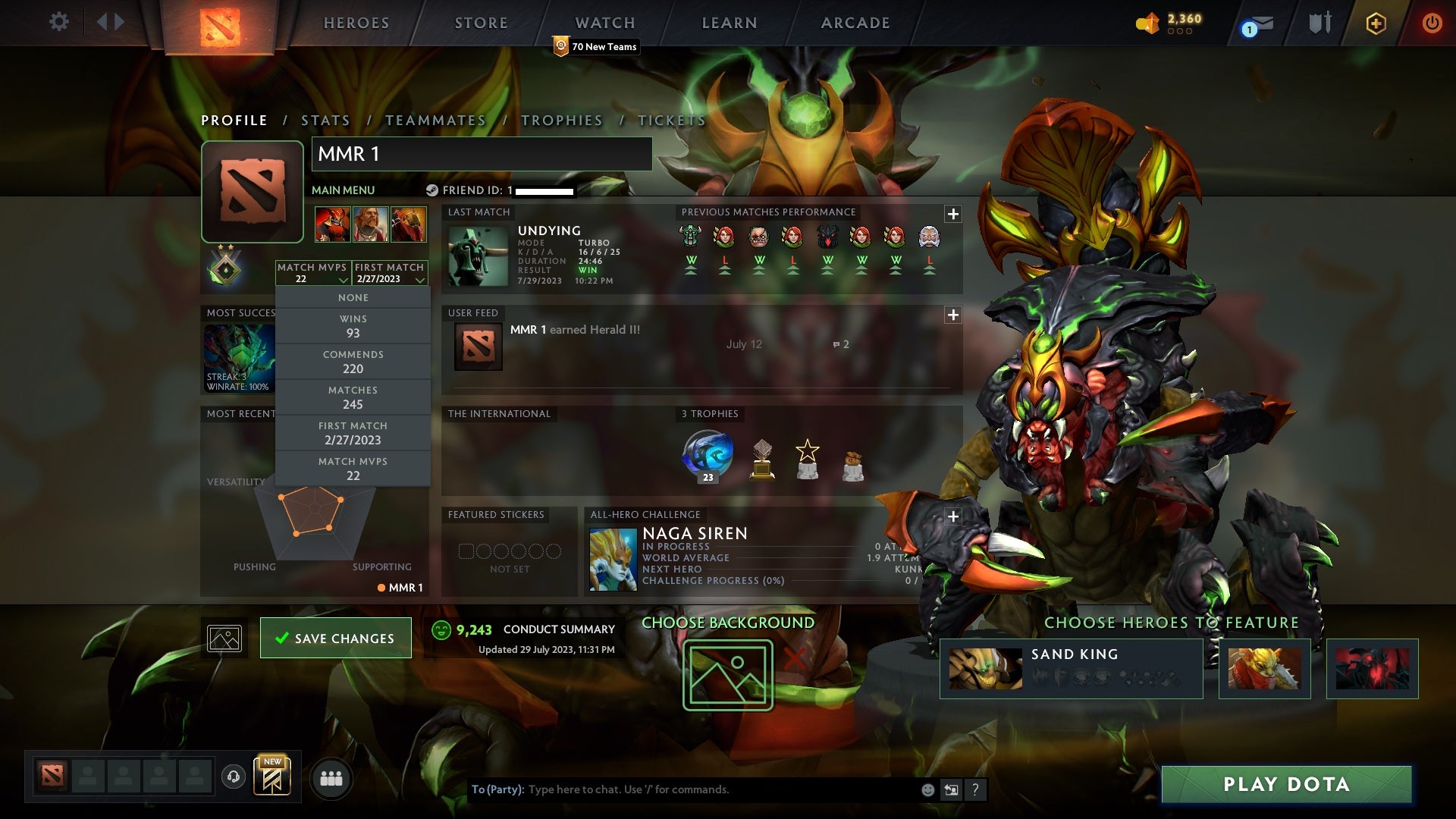This screenshot has height=819, width=1456.
Task: Open the friends party icon near chat bar
Action: coord(331,778)
